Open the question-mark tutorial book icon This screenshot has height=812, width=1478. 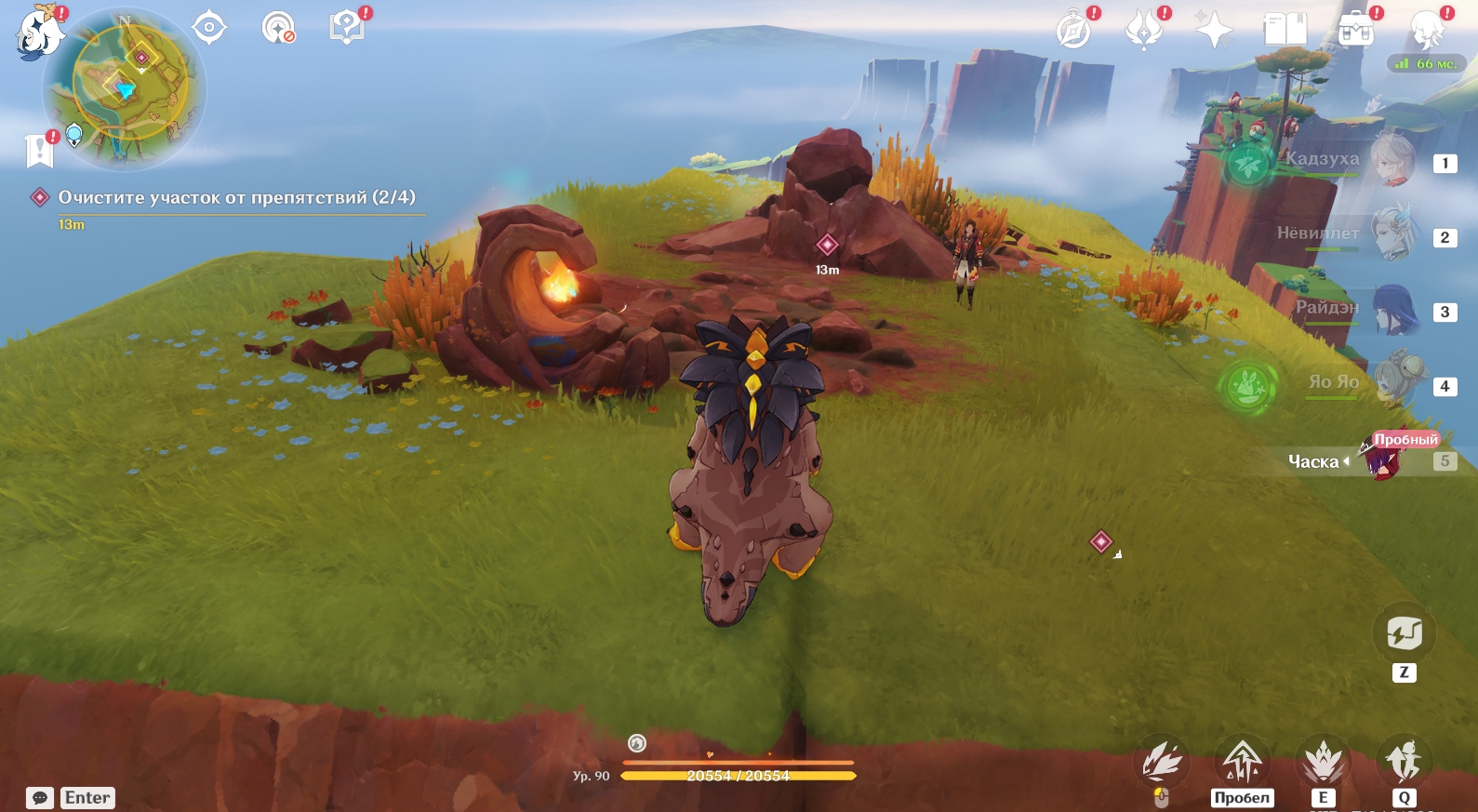[x=348, y=27]
